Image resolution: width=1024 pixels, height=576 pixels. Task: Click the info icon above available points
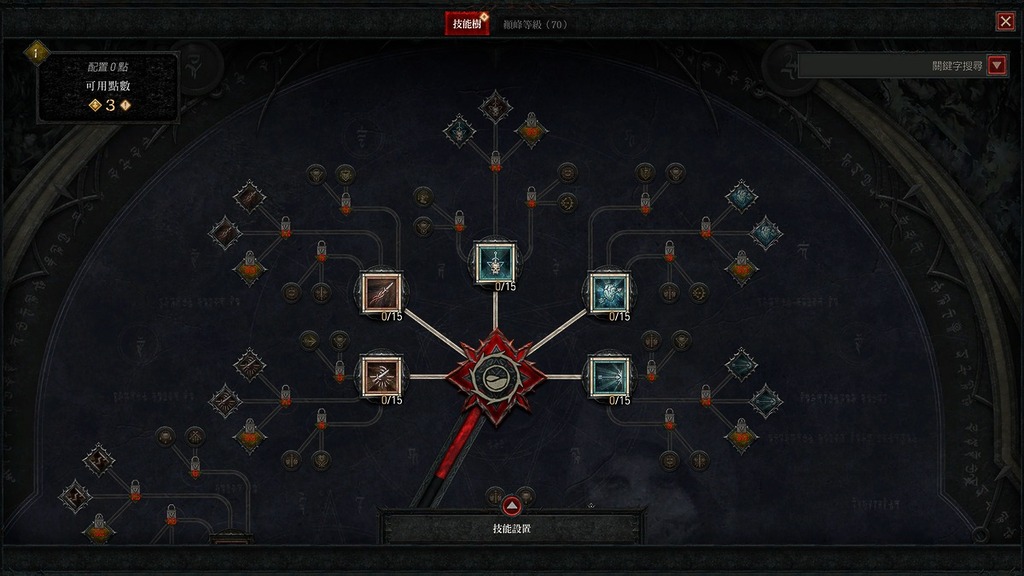pos(37,50)
